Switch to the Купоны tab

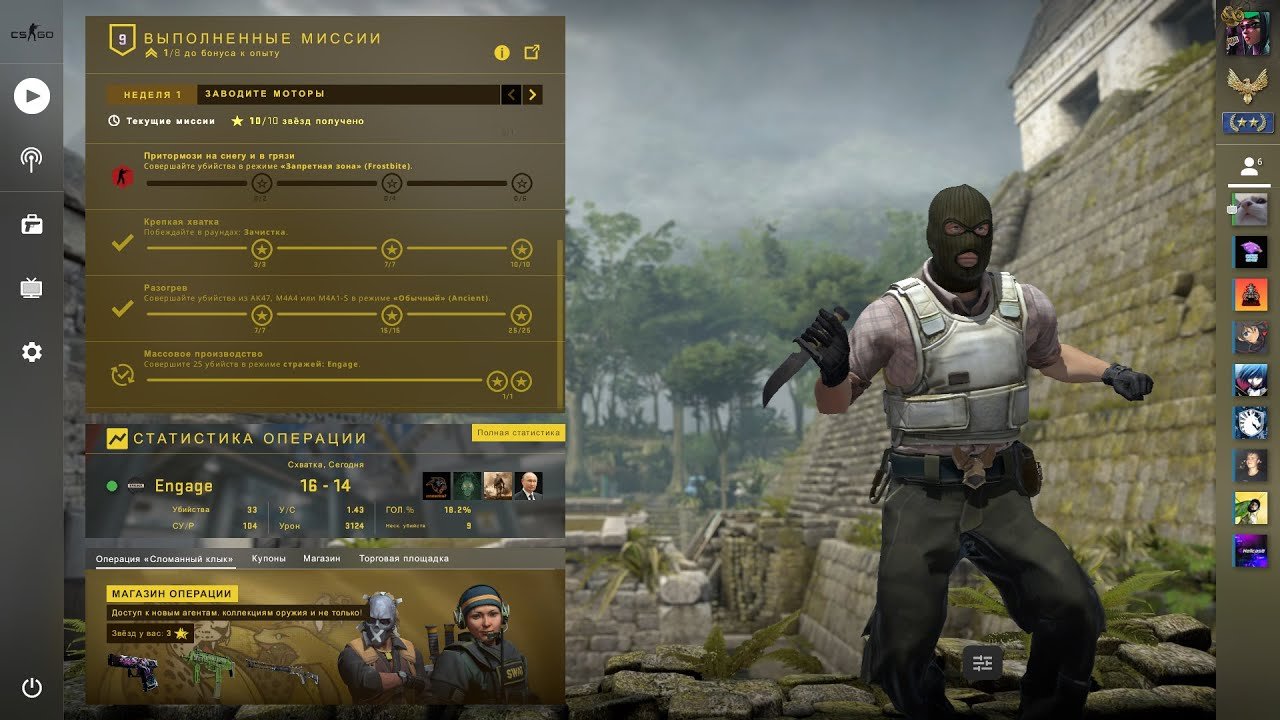point(268,558)
